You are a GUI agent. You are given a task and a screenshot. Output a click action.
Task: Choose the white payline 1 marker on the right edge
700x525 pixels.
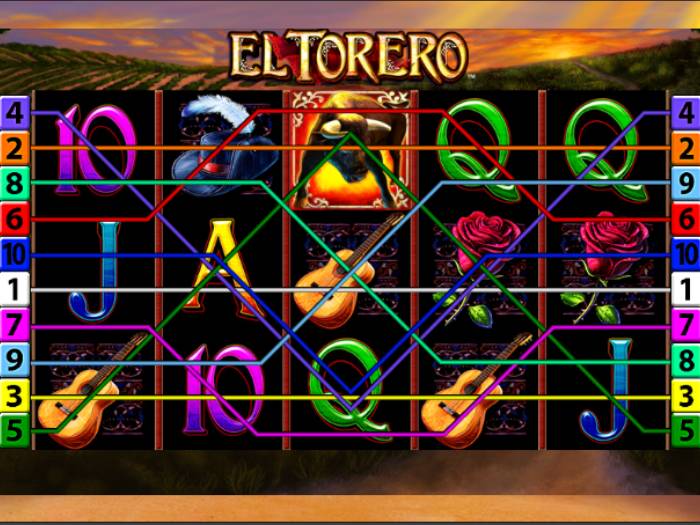pyautogui.click(x=686, y=290)
